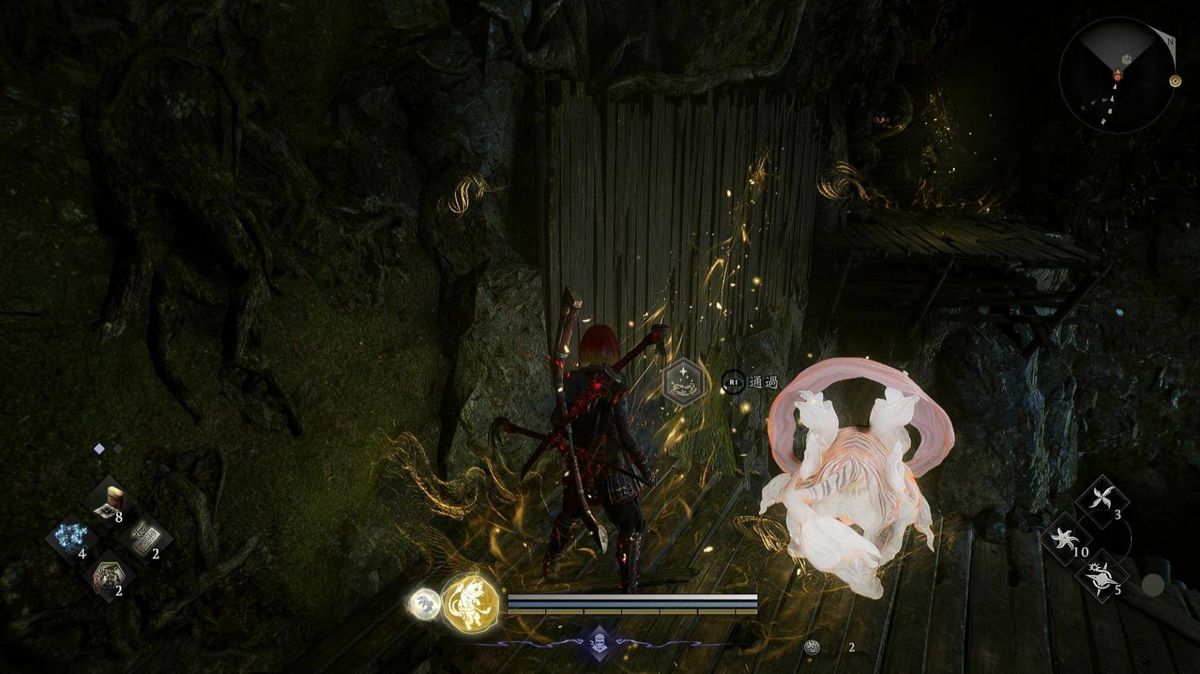
Task: Use the blue crystal item slot
Action: [72, 537]
